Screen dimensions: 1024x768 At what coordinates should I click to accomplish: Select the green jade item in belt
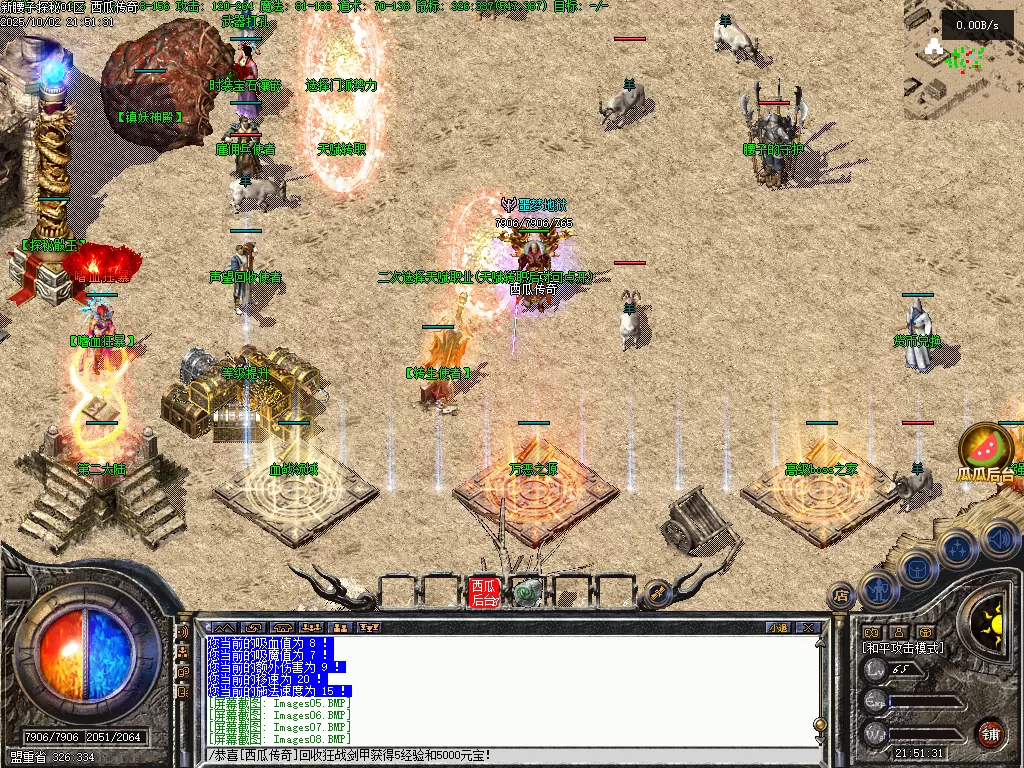tap(525, 593)
